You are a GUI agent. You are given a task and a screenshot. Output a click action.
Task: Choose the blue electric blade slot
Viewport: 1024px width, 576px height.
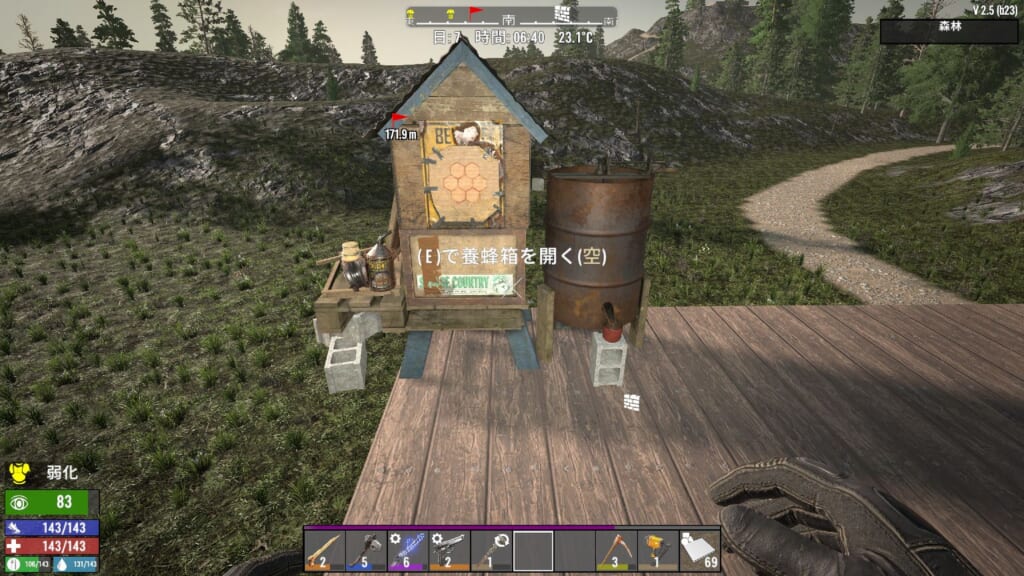click(408, 550)
